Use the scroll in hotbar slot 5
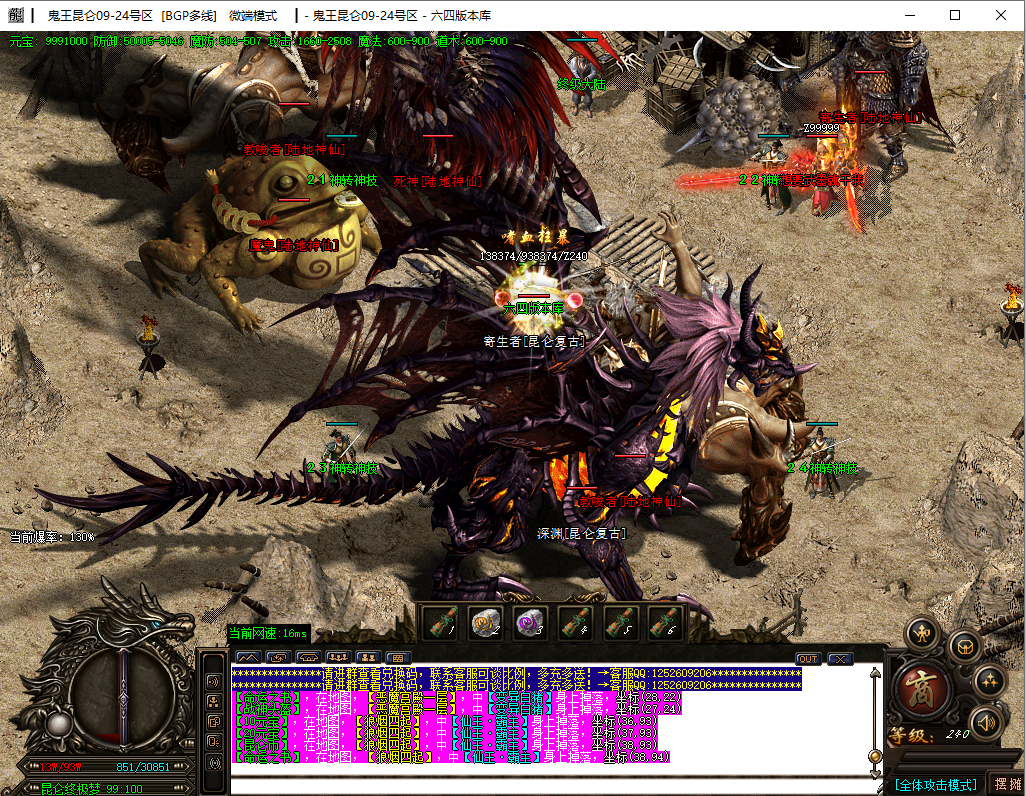 click(x=619, y=623)
